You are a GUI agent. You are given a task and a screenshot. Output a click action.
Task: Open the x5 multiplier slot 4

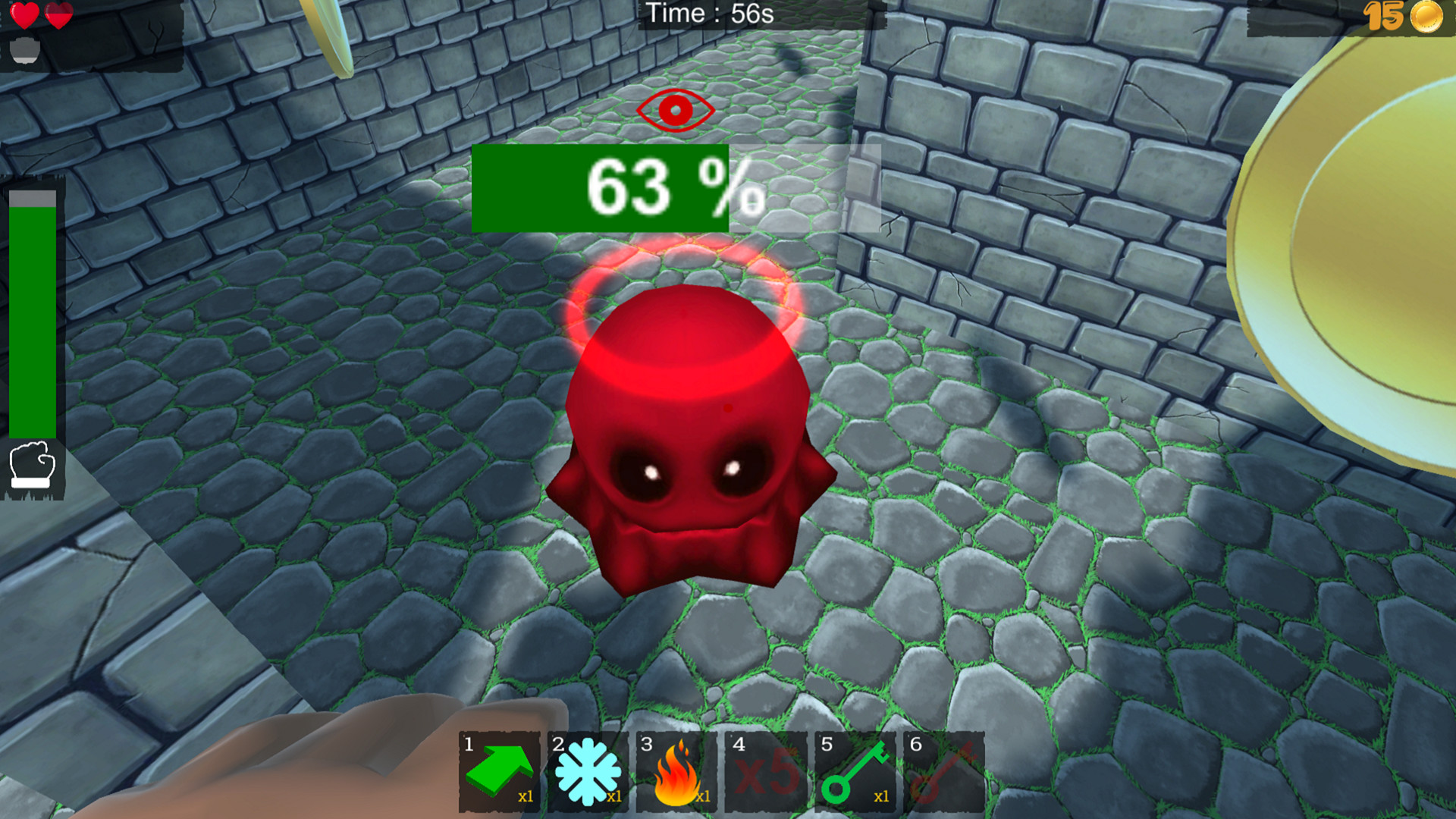[x=764, y=773]
